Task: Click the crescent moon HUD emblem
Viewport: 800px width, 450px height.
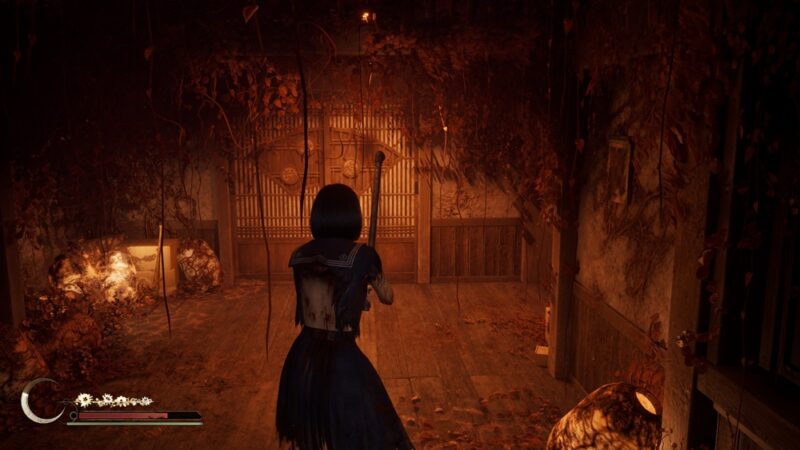Action: 38,400
